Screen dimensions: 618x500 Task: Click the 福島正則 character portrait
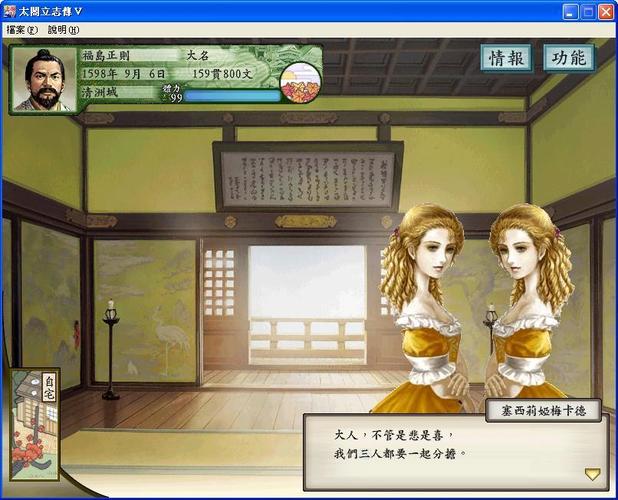tap(41, 80)
